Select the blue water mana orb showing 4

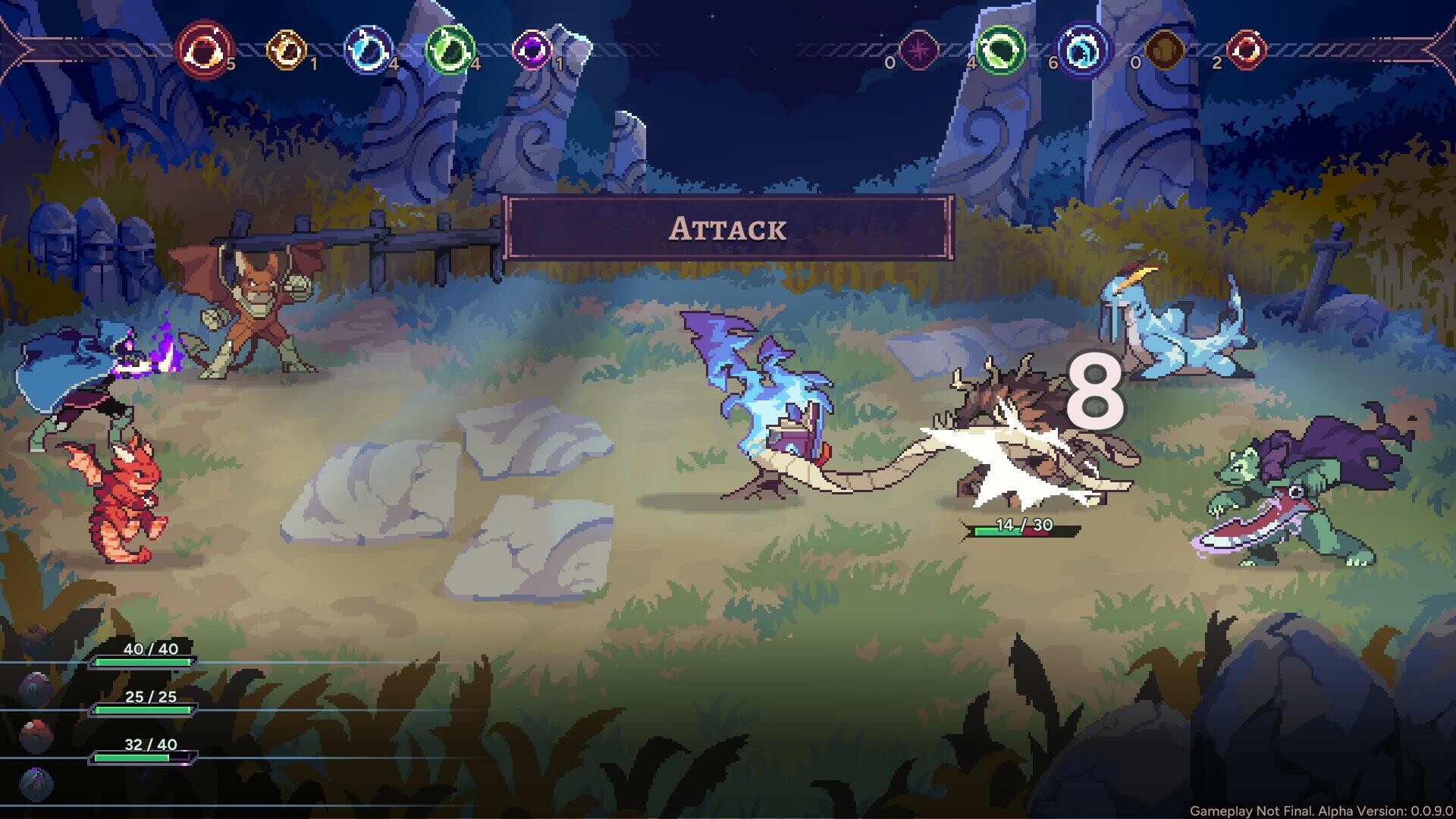coord(368,49)
